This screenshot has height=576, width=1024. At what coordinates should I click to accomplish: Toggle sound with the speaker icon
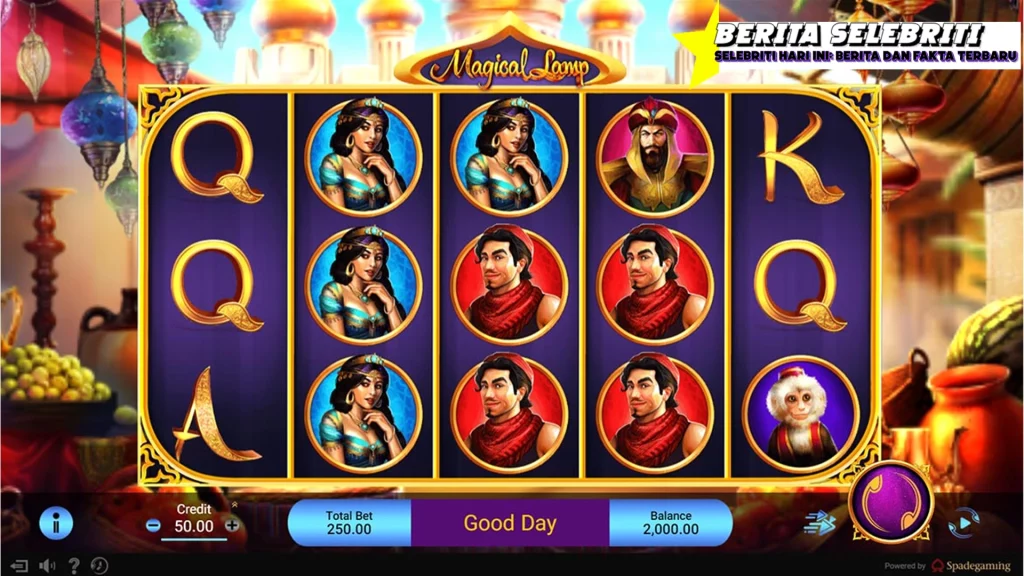coord(47,565)
